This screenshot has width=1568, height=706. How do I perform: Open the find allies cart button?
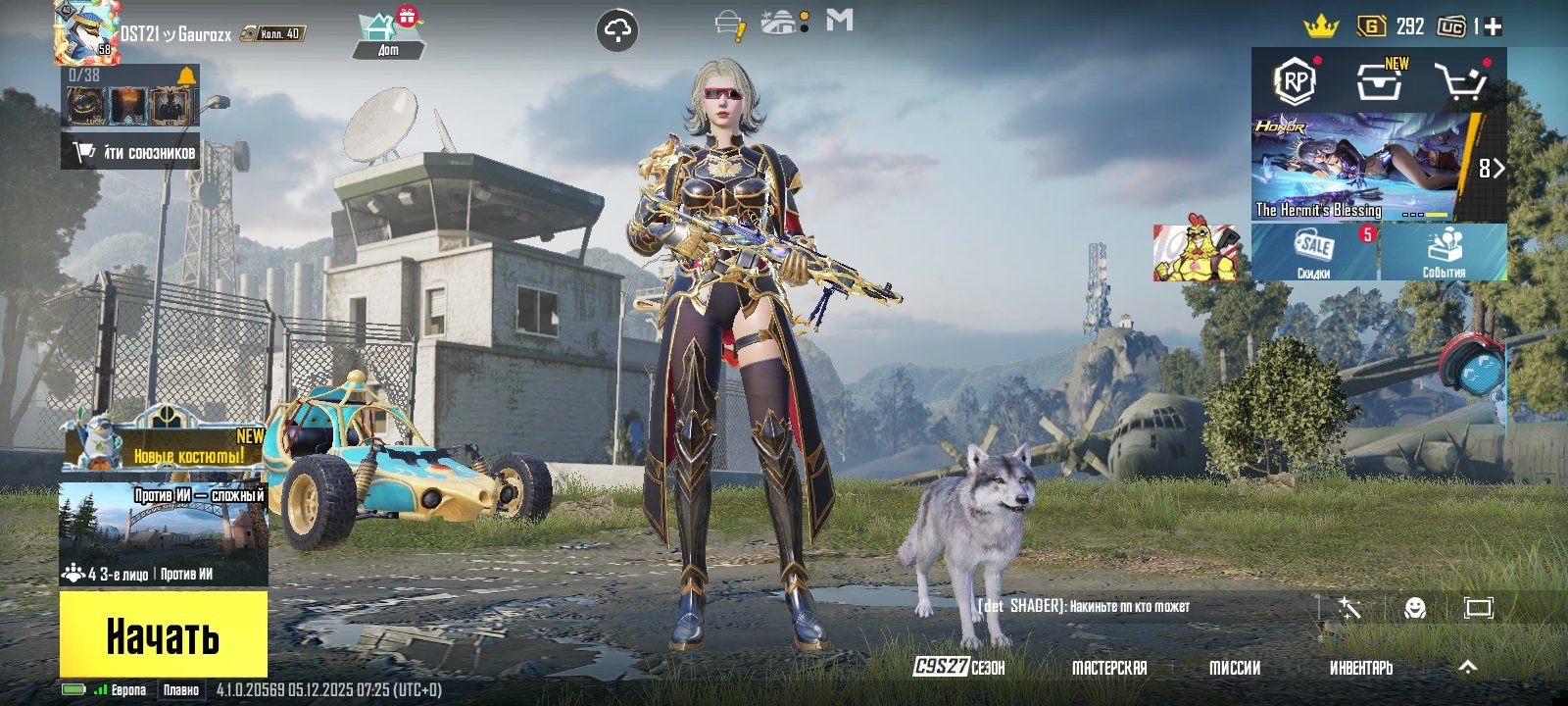[x=131, y=152]
